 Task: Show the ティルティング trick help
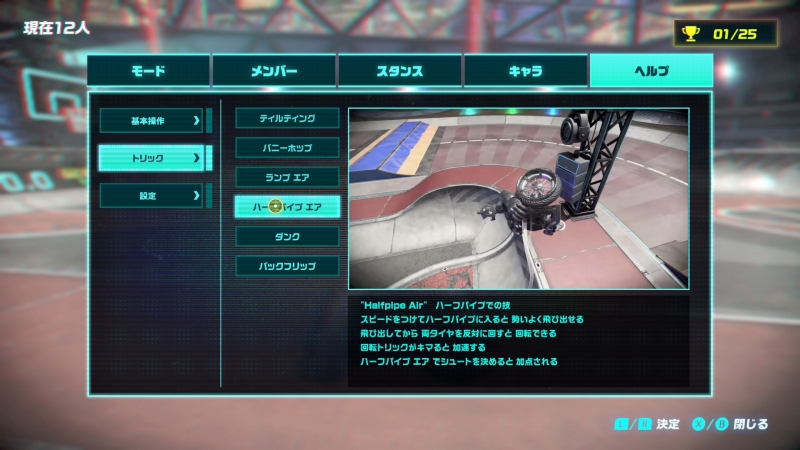pos(287,118)
